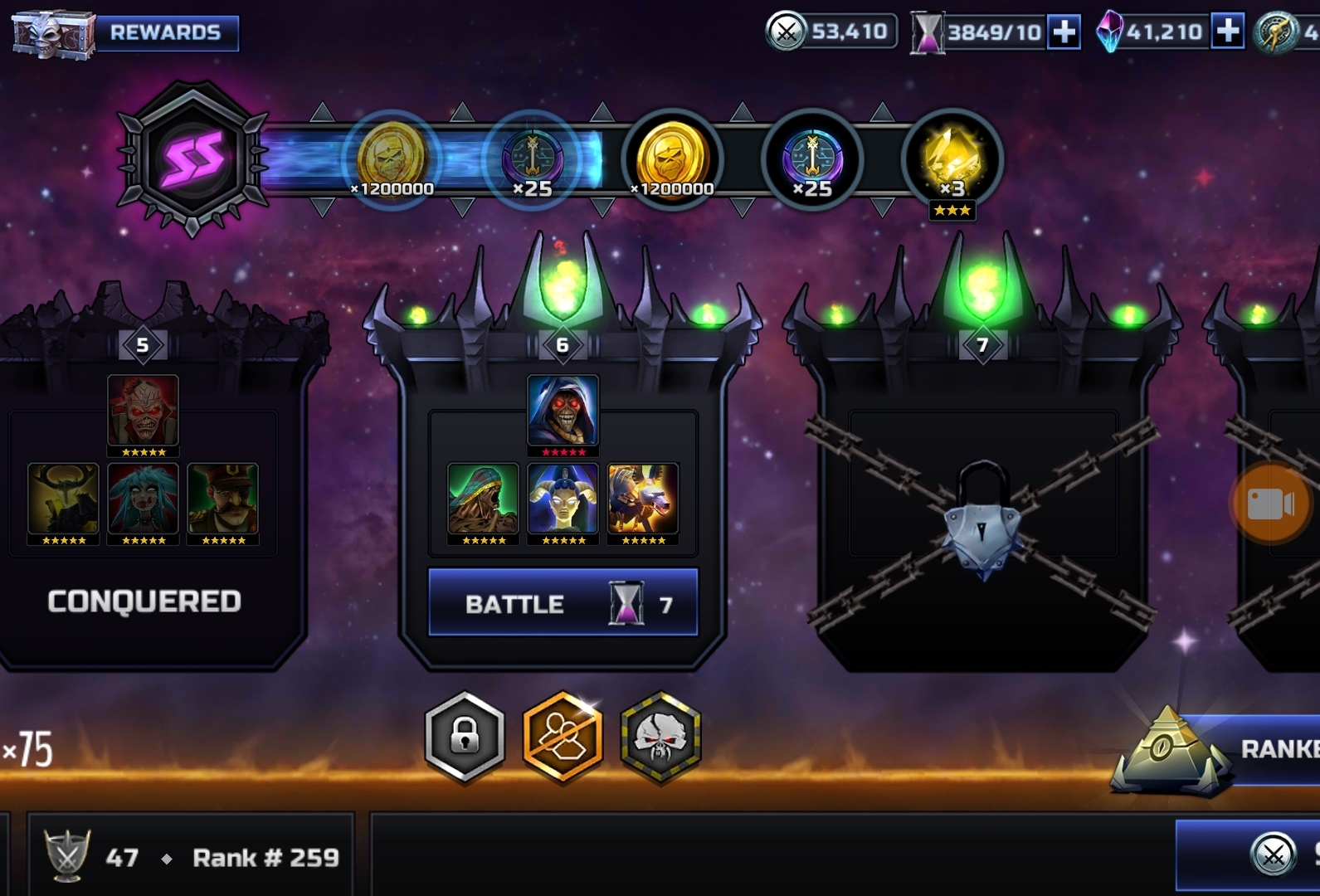
Task: Select the hooded red-eyed boss portrait
Action: click(x=563, y=411)
